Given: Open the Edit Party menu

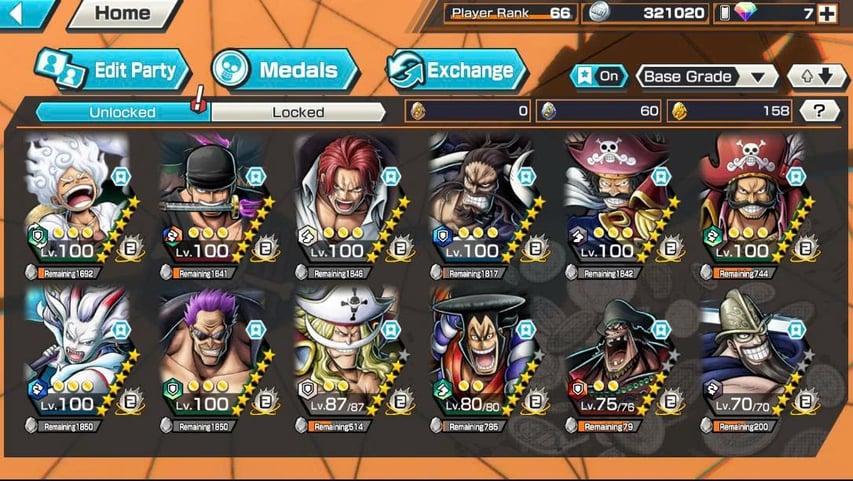Looking at the screenshot, I should pos(112,70).
